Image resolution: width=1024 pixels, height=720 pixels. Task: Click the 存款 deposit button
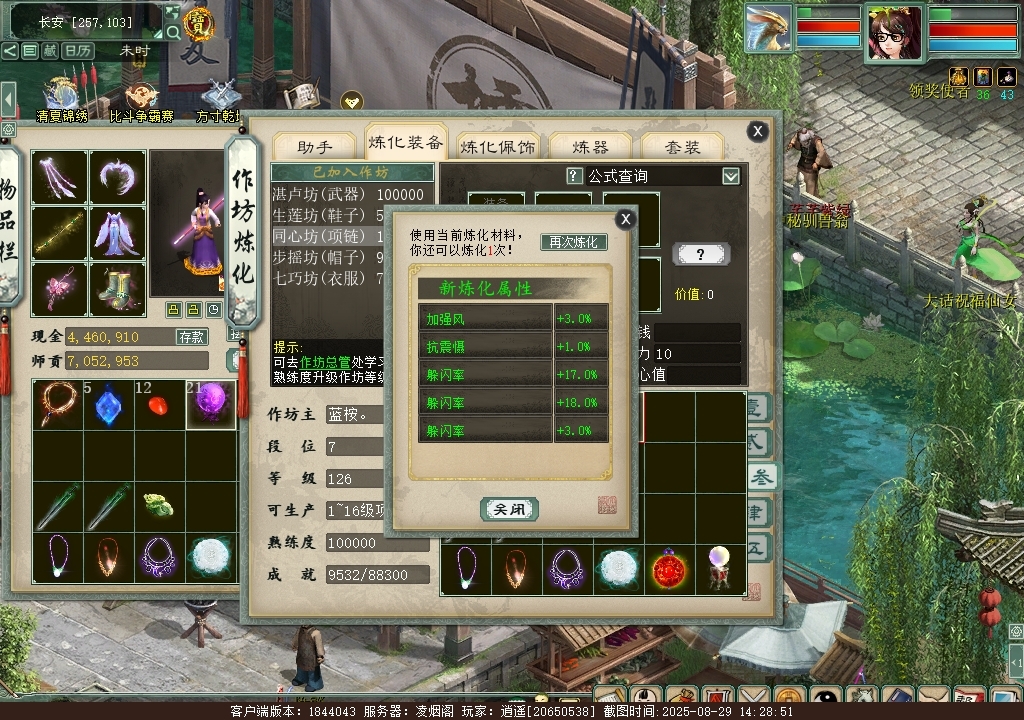pyautogui.click(x=192, y=337)
